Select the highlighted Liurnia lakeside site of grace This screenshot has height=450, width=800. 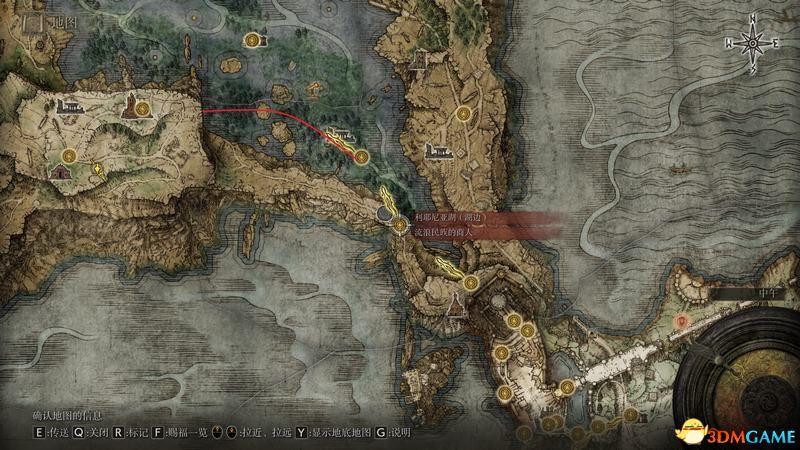click(399, 227)
